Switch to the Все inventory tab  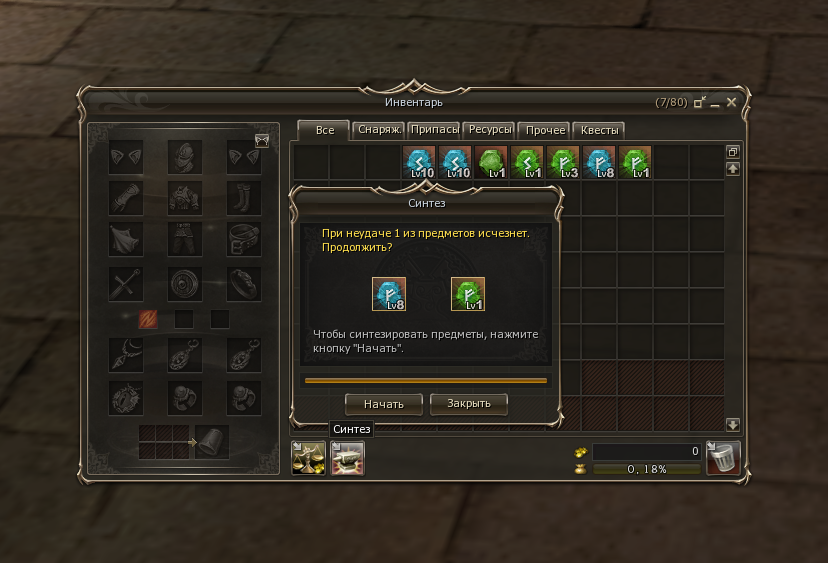(x=324, y=130)
